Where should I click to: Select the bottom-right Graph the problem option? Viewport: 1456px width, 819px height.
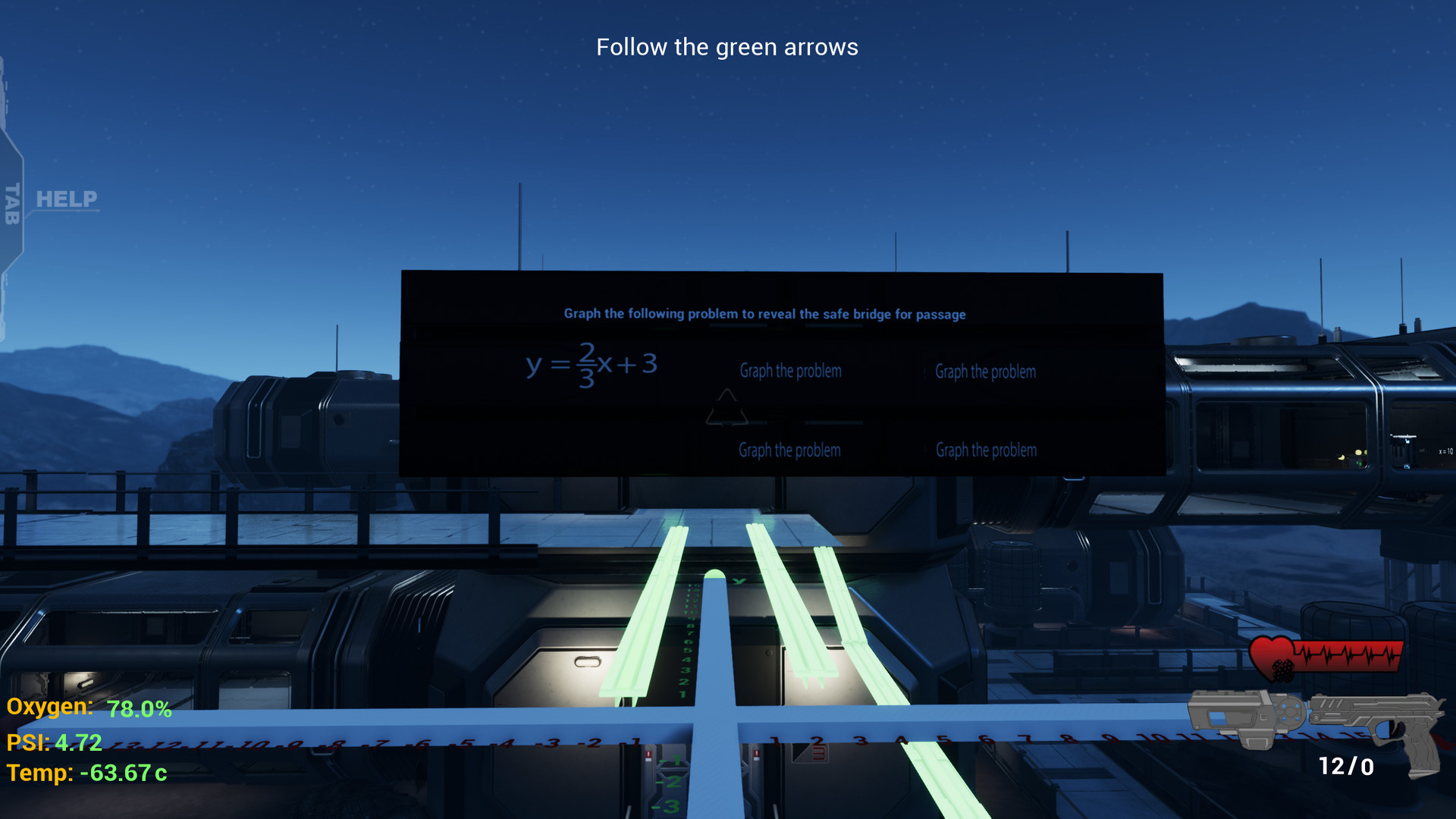click(x=986, y=450)
